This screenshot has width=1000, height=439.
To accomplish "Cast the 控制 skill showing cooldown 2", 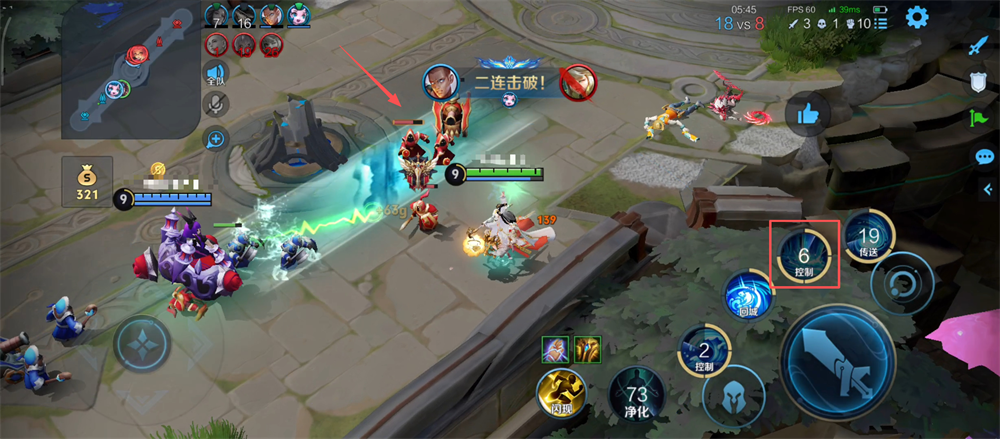I will pyautogui.click(x=704, y=354).
